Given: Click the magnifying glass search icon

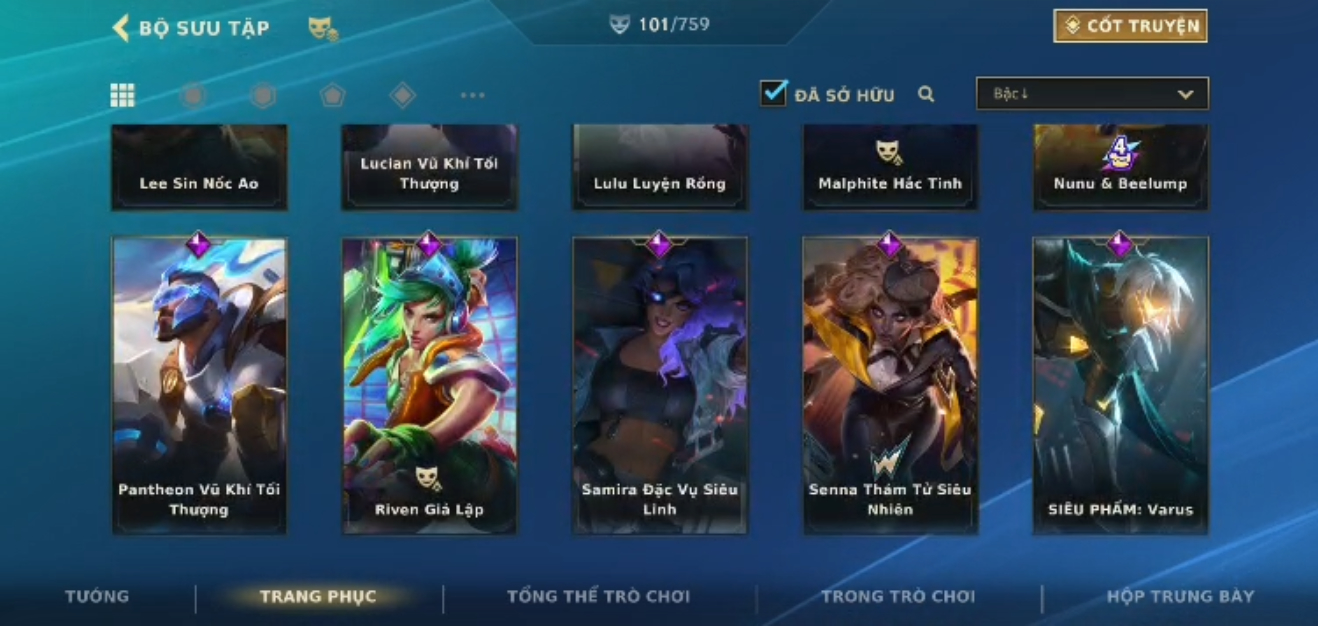Looking at the screenshot, I should pos(926,94).
